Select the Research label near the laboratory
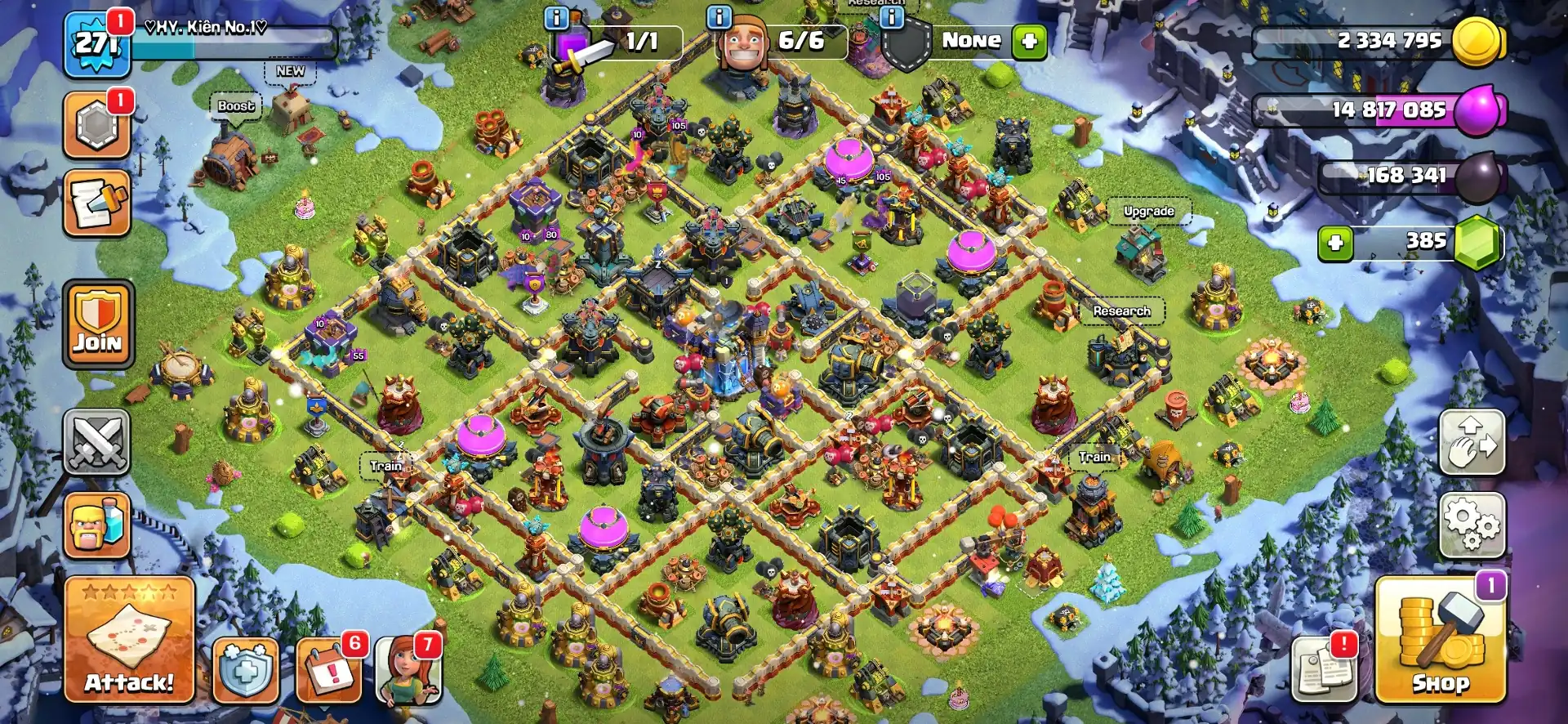 click(1122, 311)
